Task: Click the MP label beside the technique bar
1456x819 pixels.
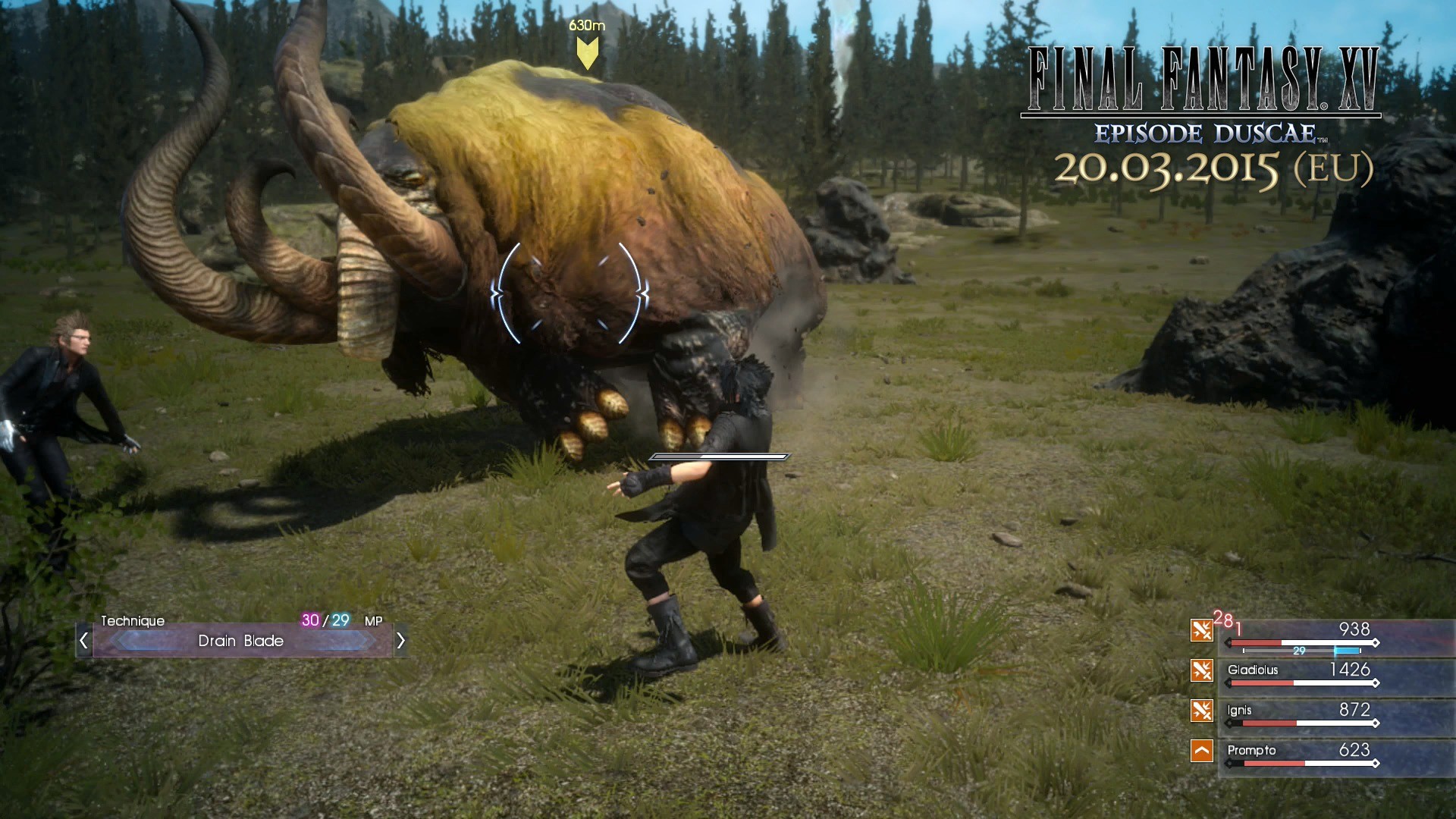Action: tap(373, 620)
